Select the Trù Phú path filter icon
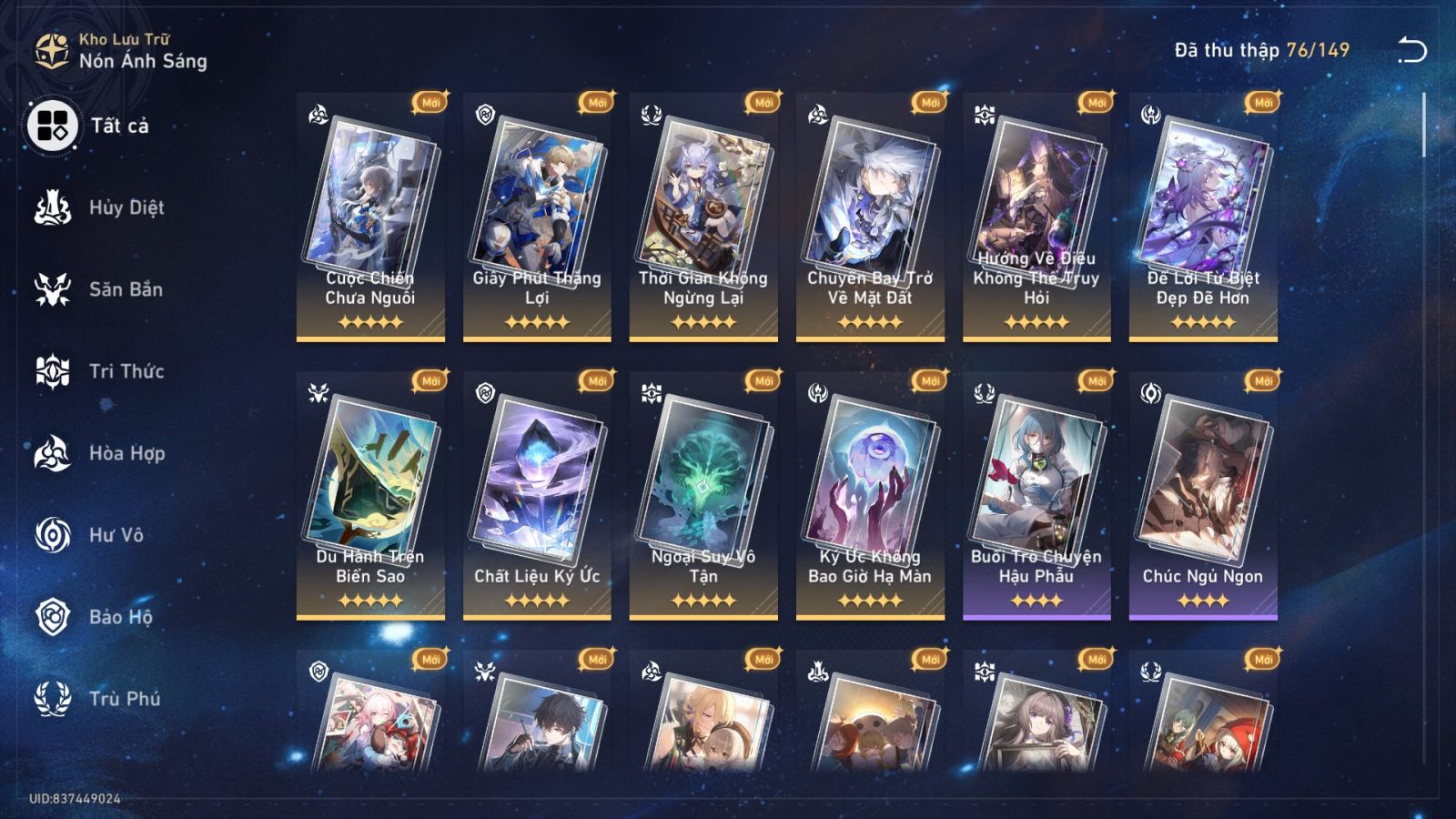The width and height of the screenshot is (1456, 819). pos(55,699)
